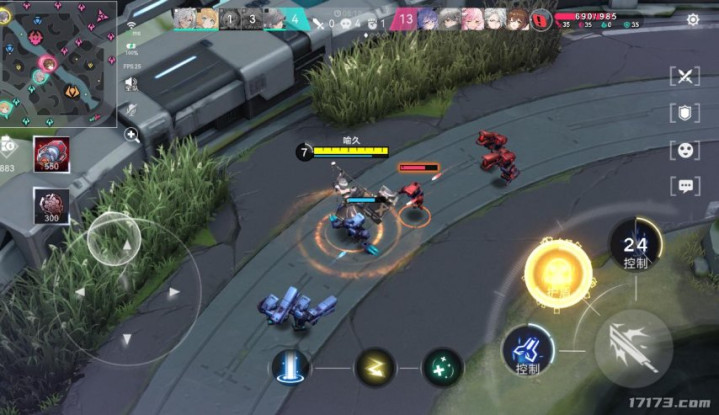Tap the red exclamation alert icon
The width and height of the screenshot is (719, 415).
[x=542, y=18]
